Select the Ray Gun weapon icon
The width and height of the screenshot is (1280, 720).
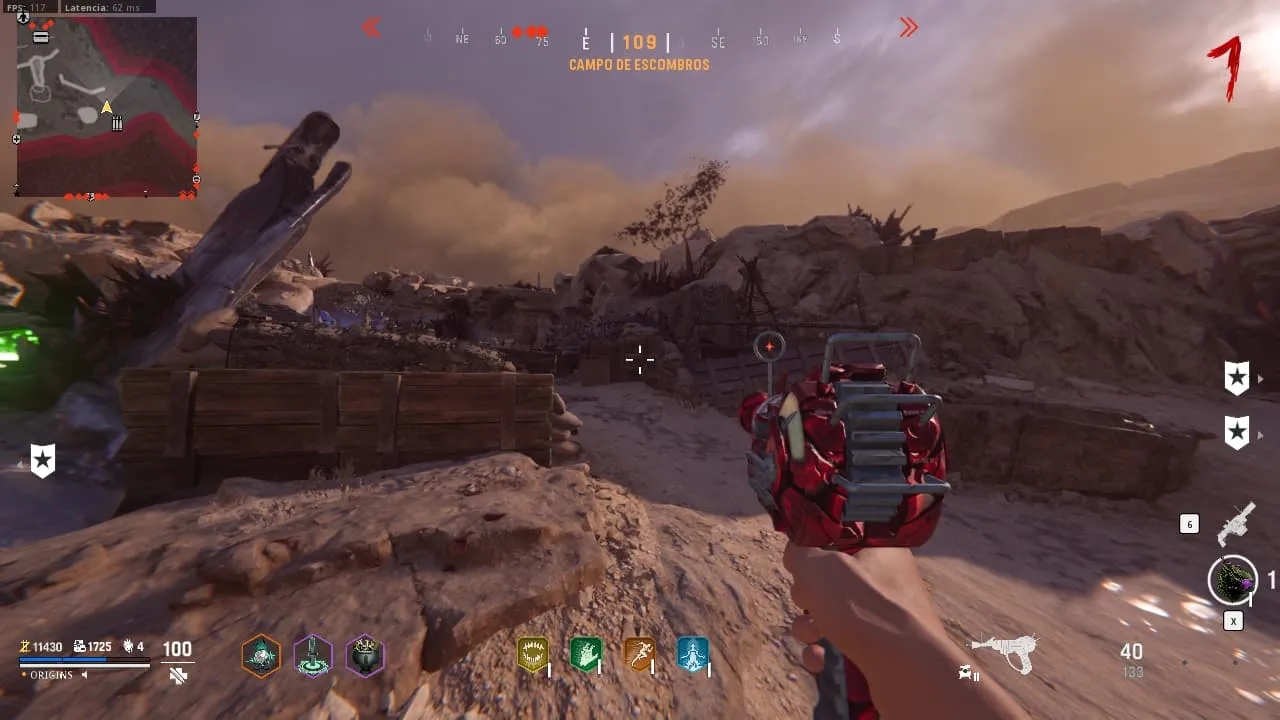click(x=1004, y=653)
